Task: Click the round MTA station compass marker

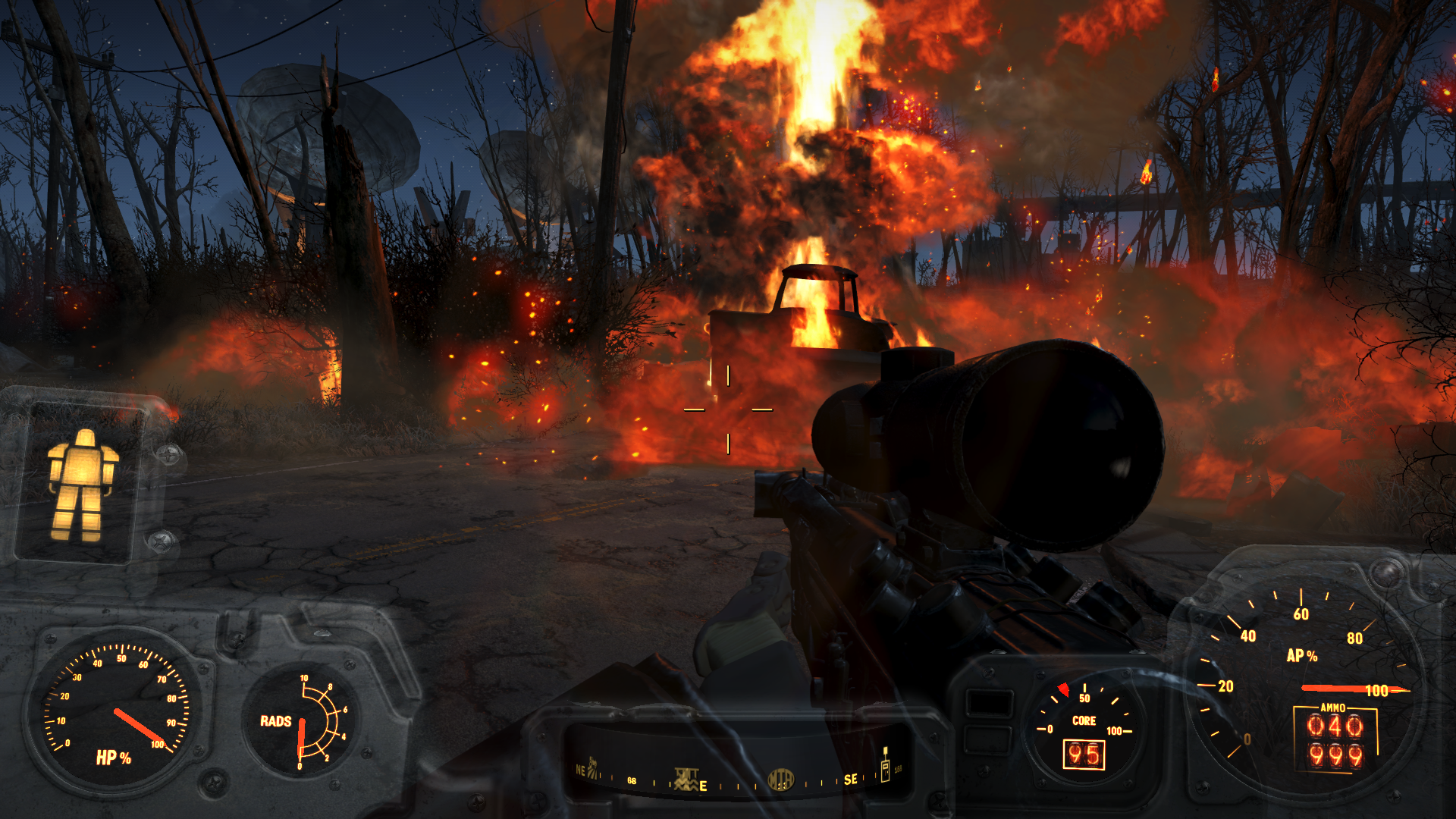Action: pyautogui.click(x=780, y=779)
